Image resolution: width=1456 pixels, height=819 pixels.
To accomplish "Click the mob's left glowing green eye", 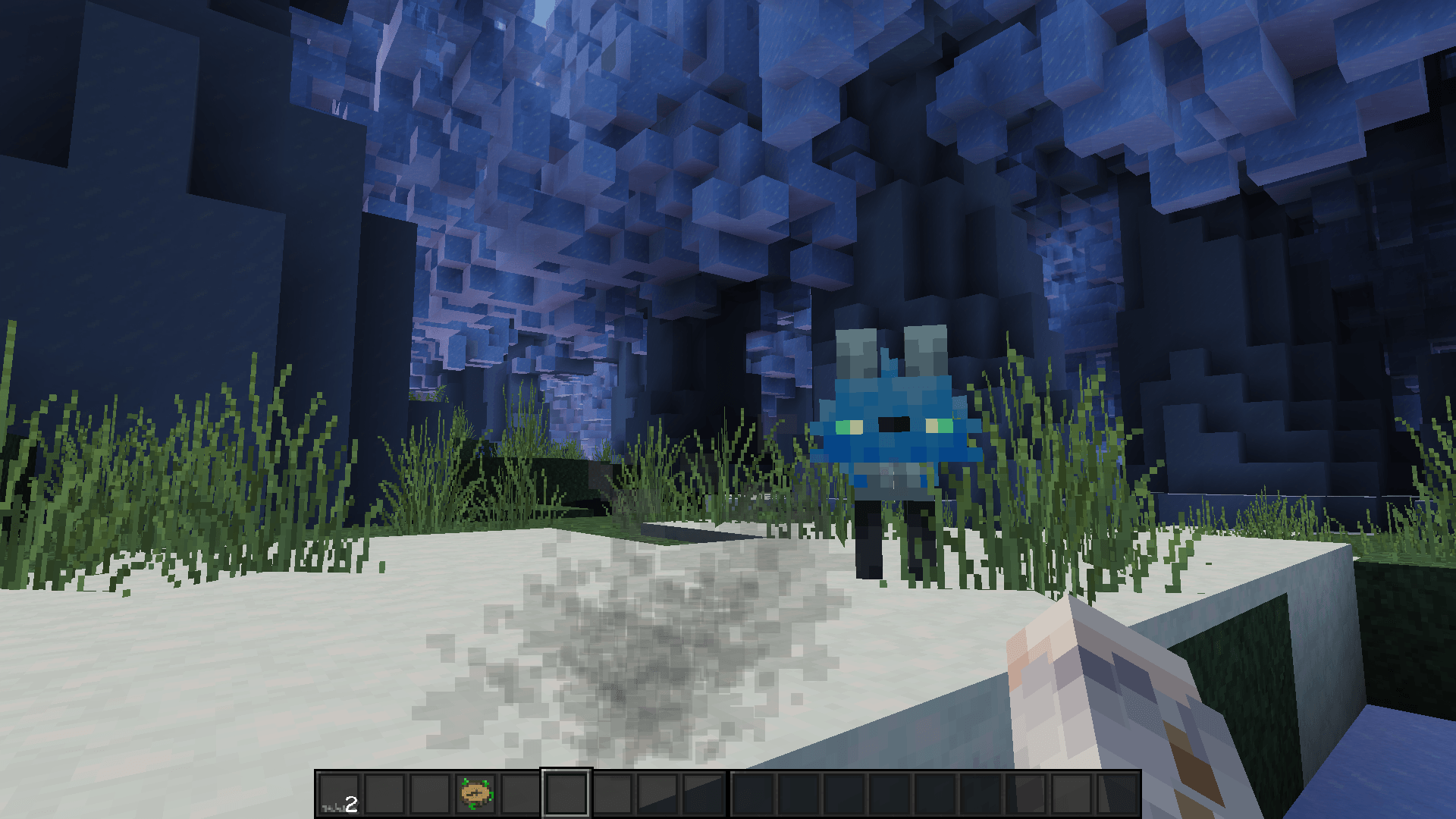I will click(x=851, y=427).
